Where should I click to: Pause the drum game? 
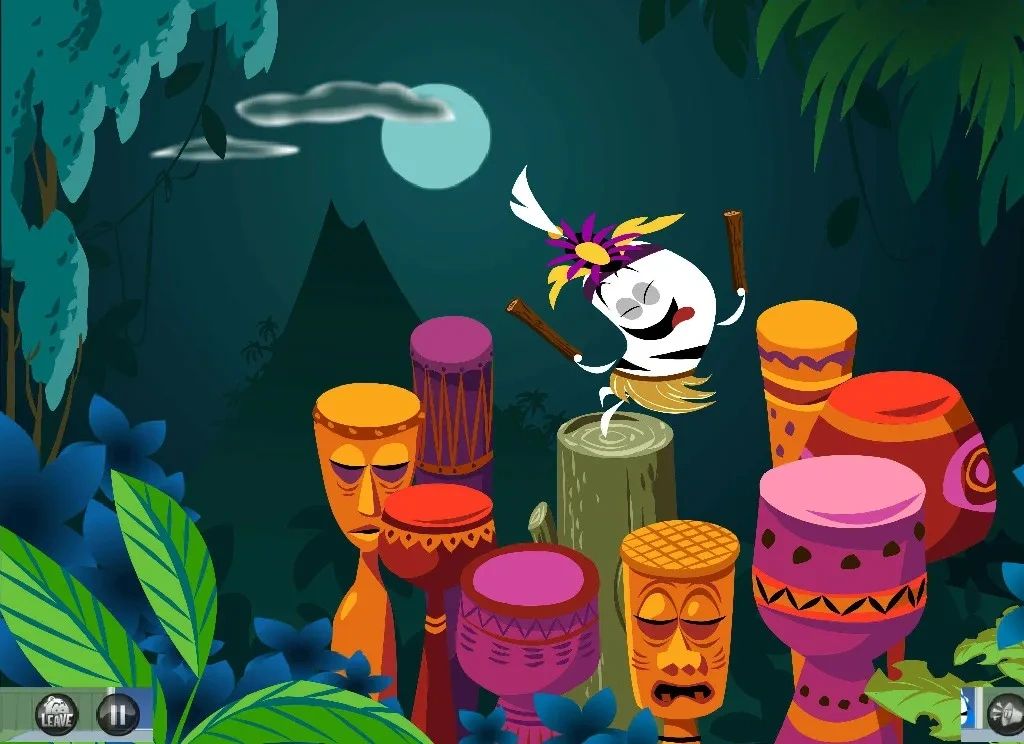click(117, 714)
